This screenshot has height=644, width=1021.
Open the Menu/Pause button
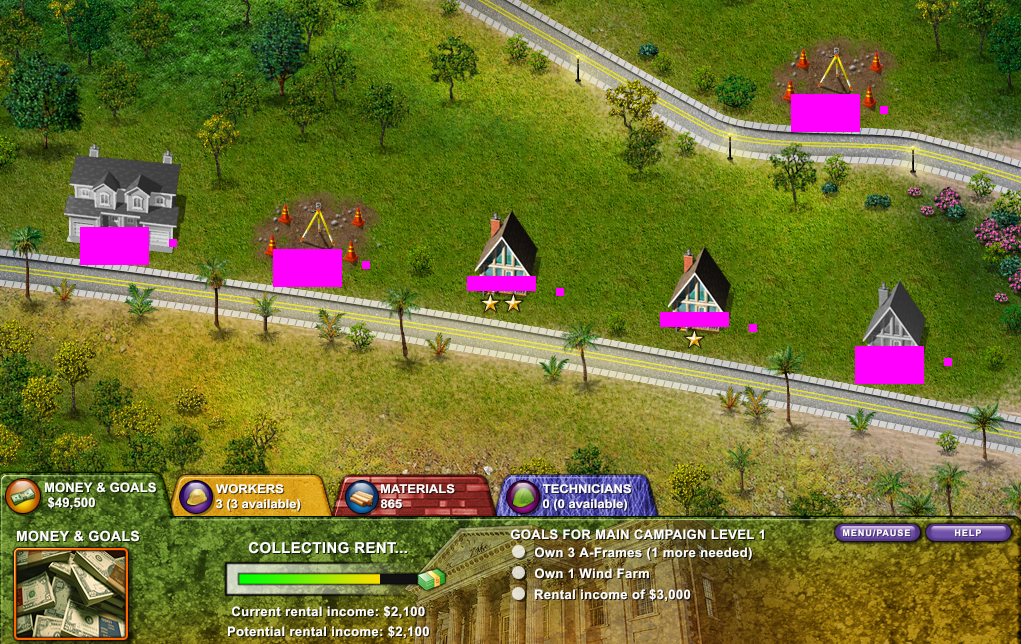[x=877, y=533]
